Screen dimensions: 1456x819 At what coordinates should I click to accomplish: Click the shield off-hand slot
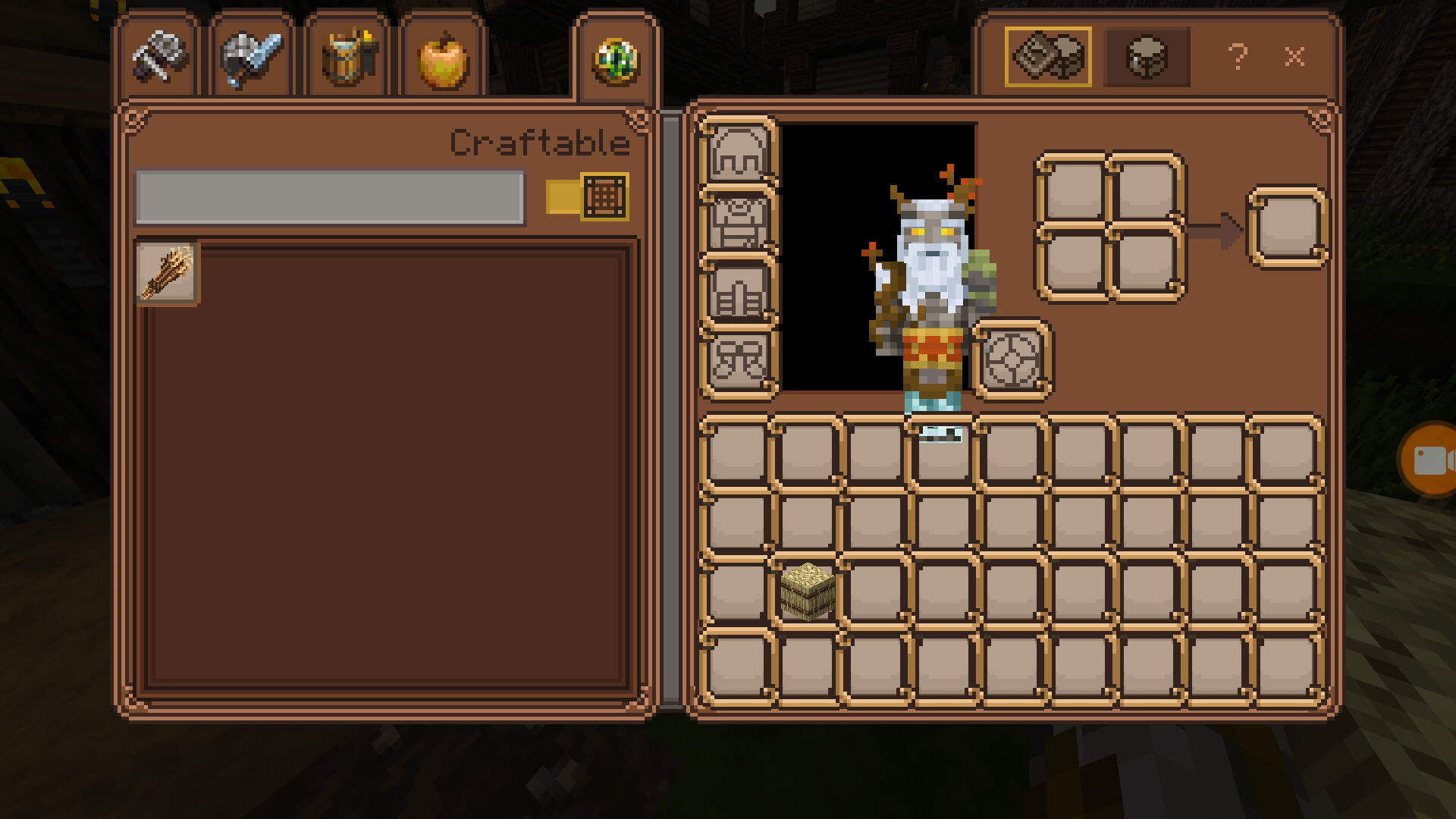pos(1012,359)
